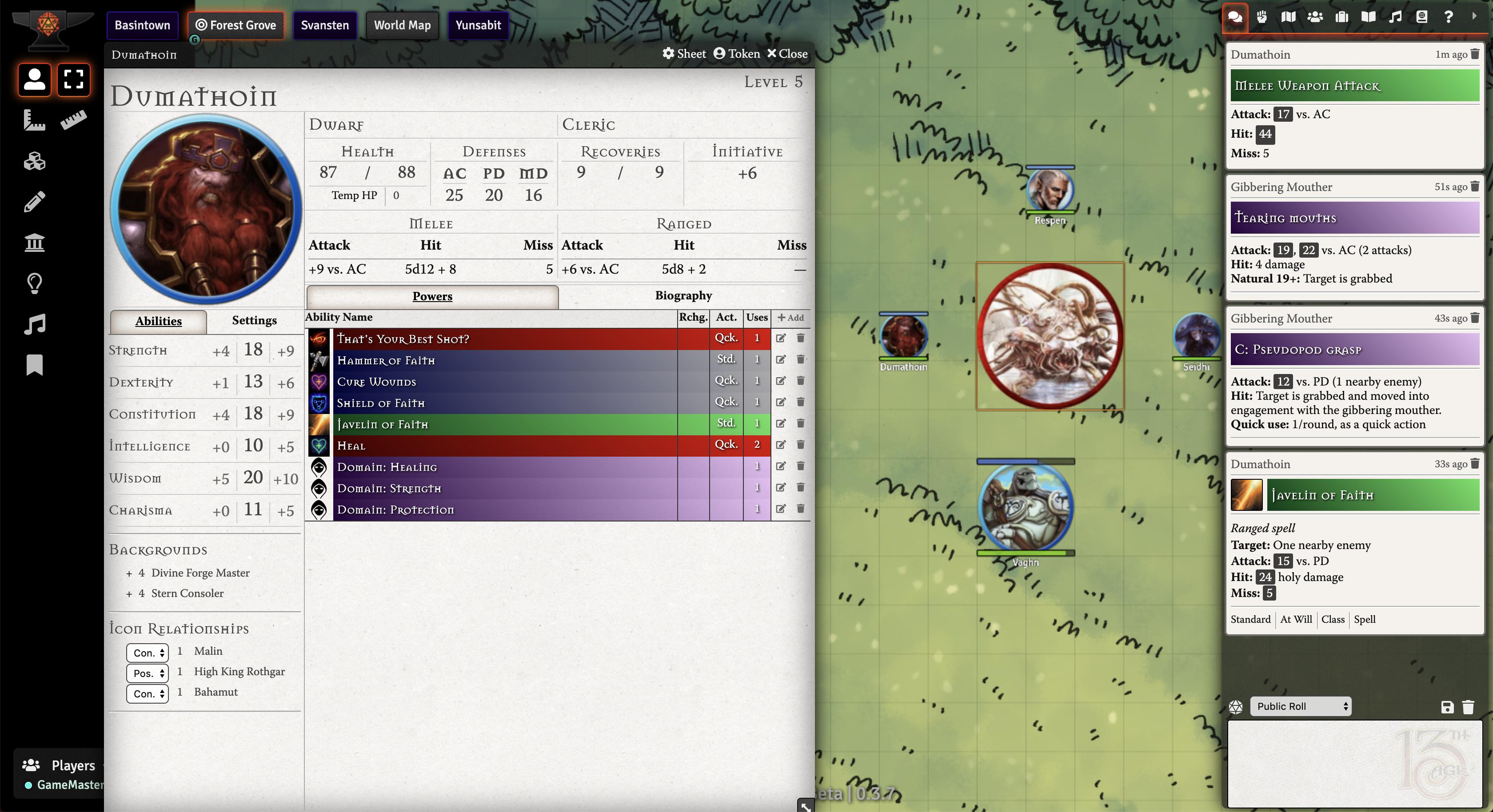
Task: Open the party members panel in top toolbar
Action: pos(1315,17)
